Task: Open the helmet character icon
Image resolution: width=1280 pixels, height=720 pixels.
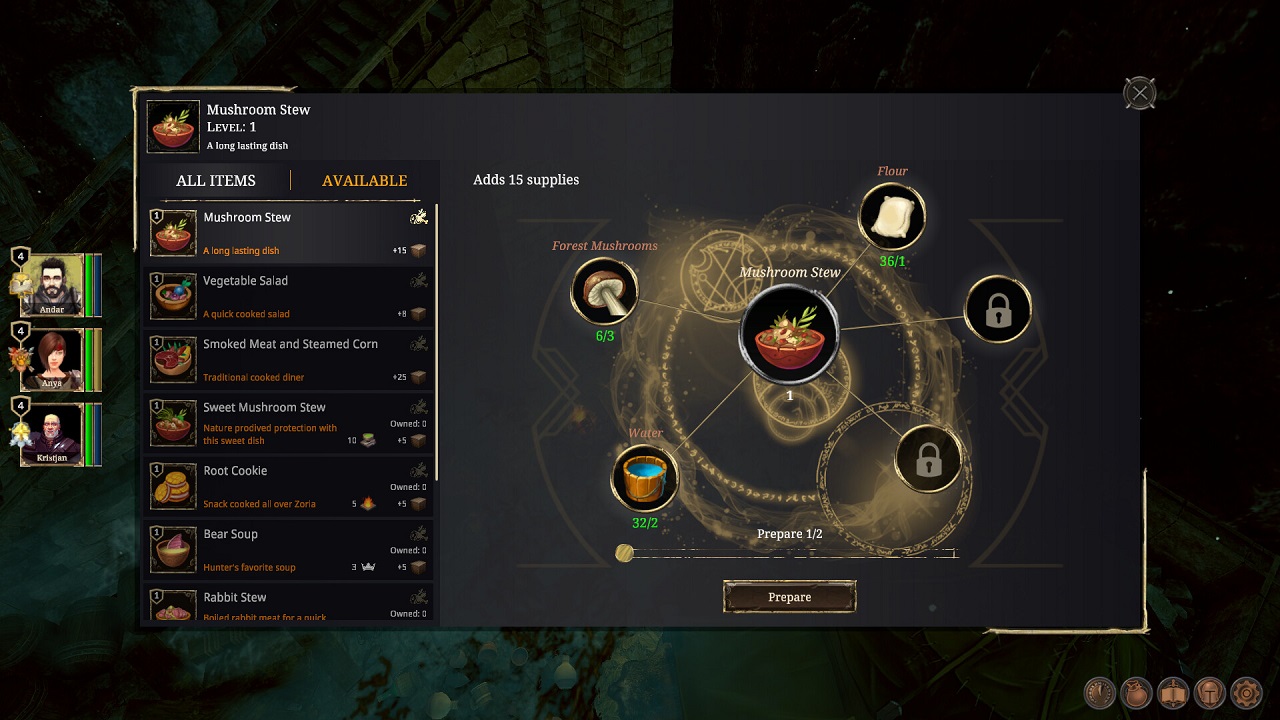Action: click(1210, 692)
